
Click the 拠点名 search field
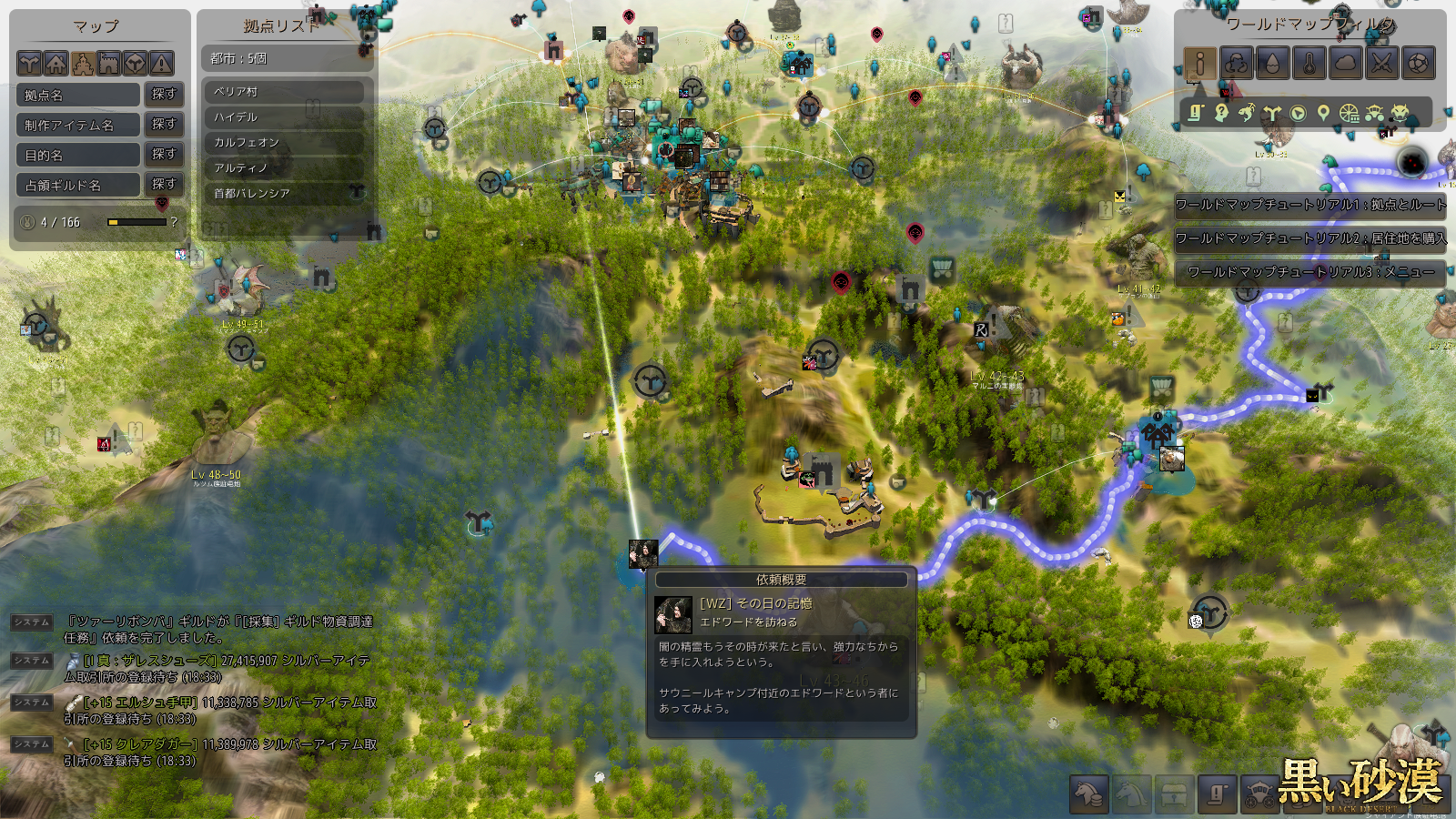79,95
